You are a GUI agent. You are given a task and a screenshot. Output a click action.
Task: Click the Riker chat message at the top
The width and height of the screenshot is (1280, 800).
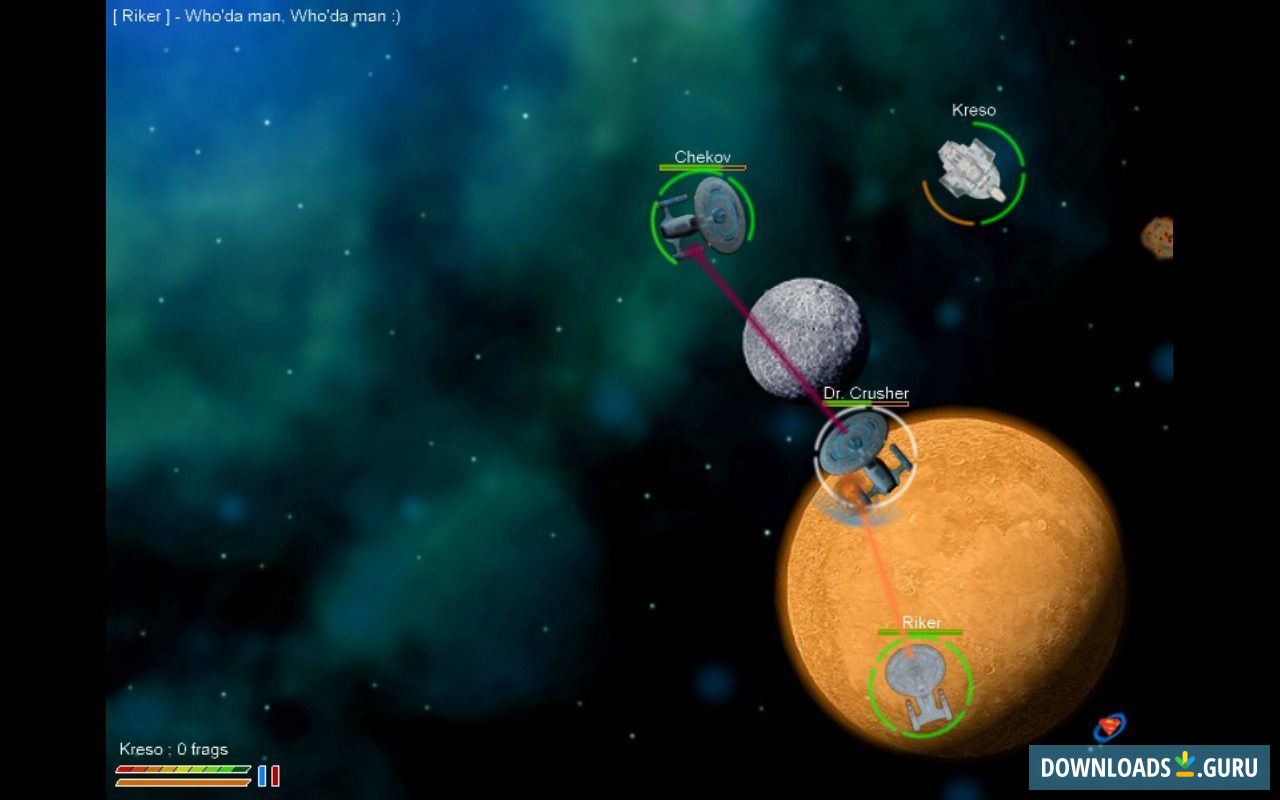click(x=255, y=16)
